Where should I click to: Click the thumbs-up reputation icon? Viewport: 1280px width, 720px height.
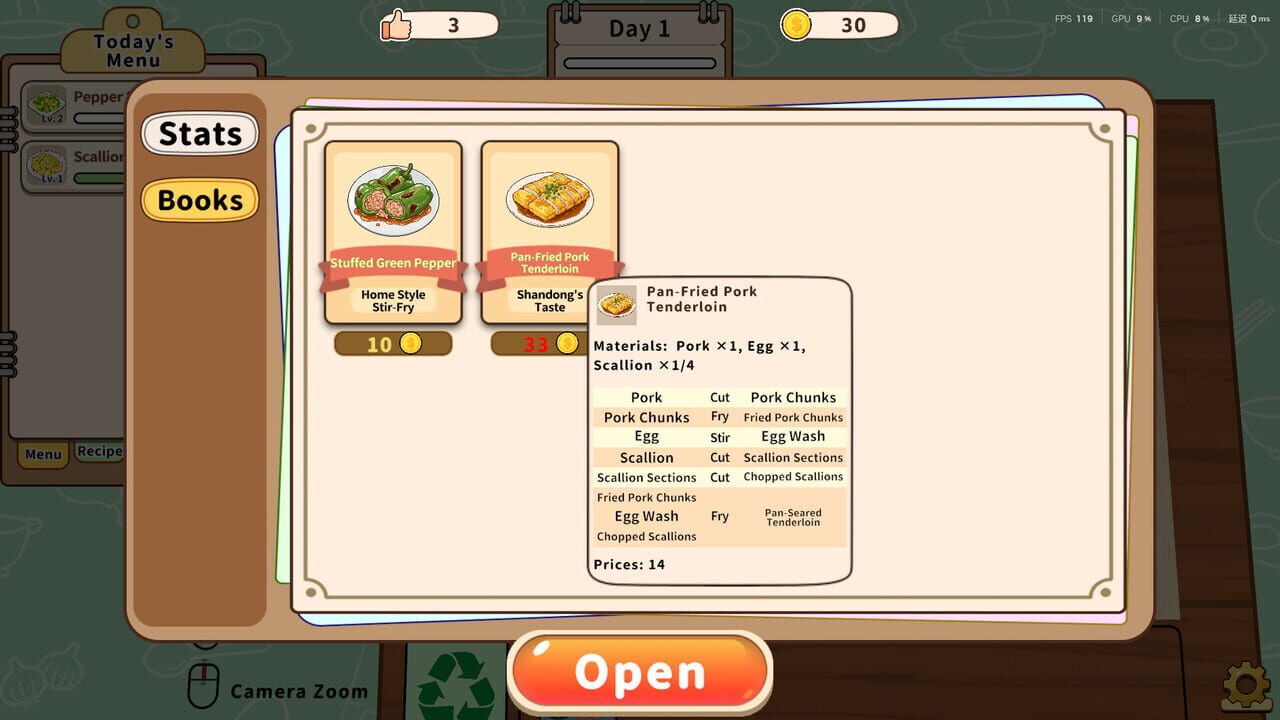[397, 25]
